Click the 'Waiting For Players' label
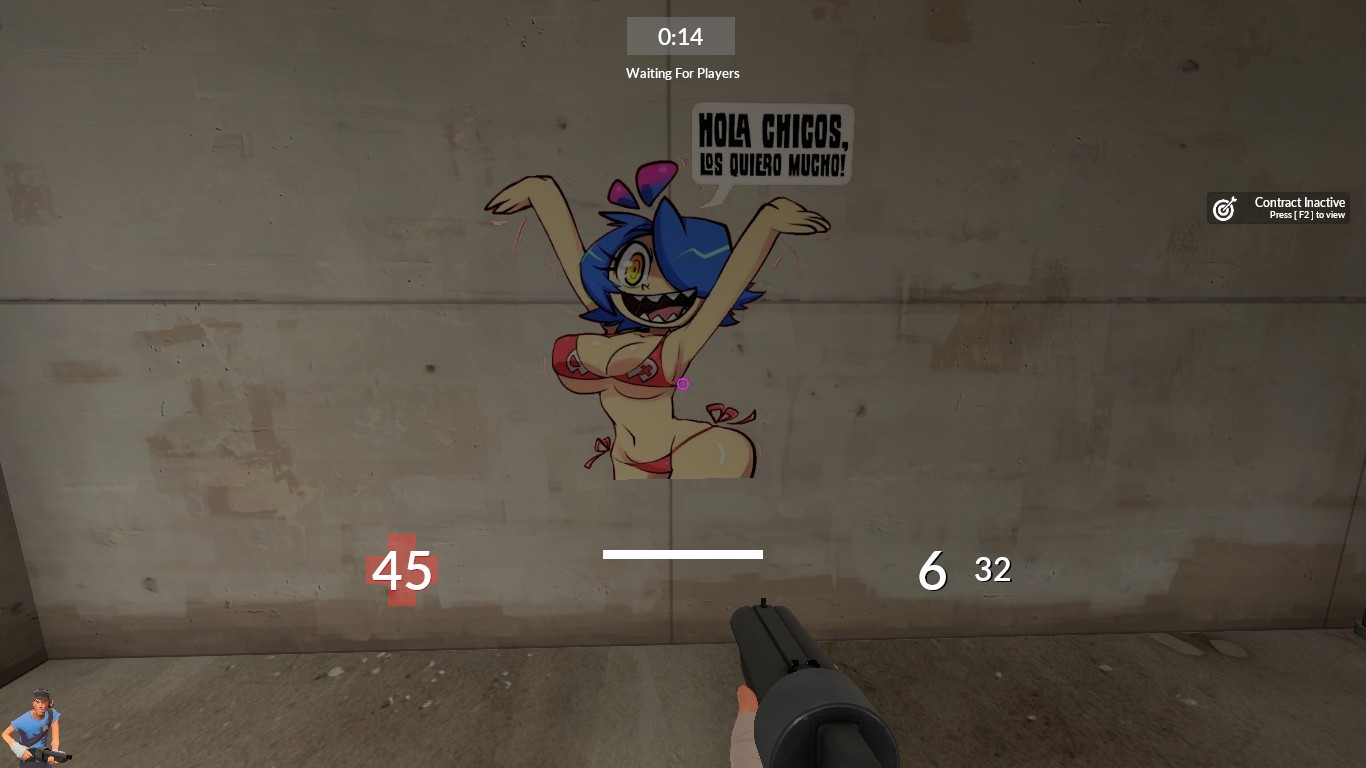Image resolution: width=1366 pixels, height=768 pixels. tap(683, 73)
